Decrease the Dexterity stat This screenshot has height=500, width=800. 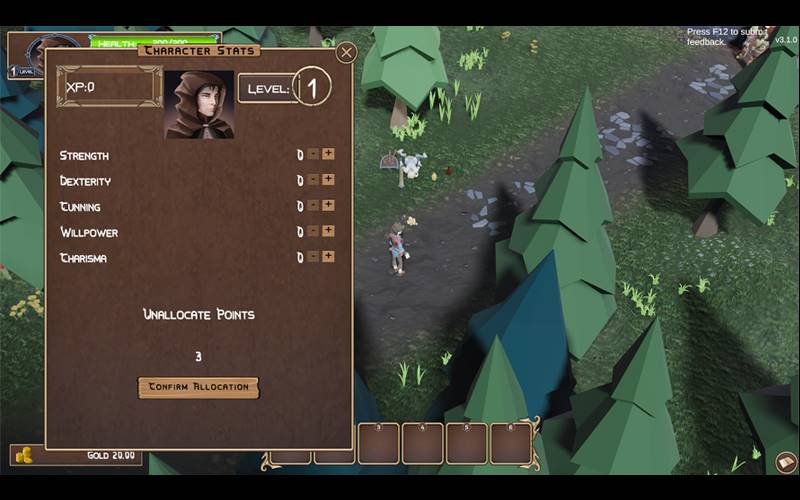coord(313,180)
